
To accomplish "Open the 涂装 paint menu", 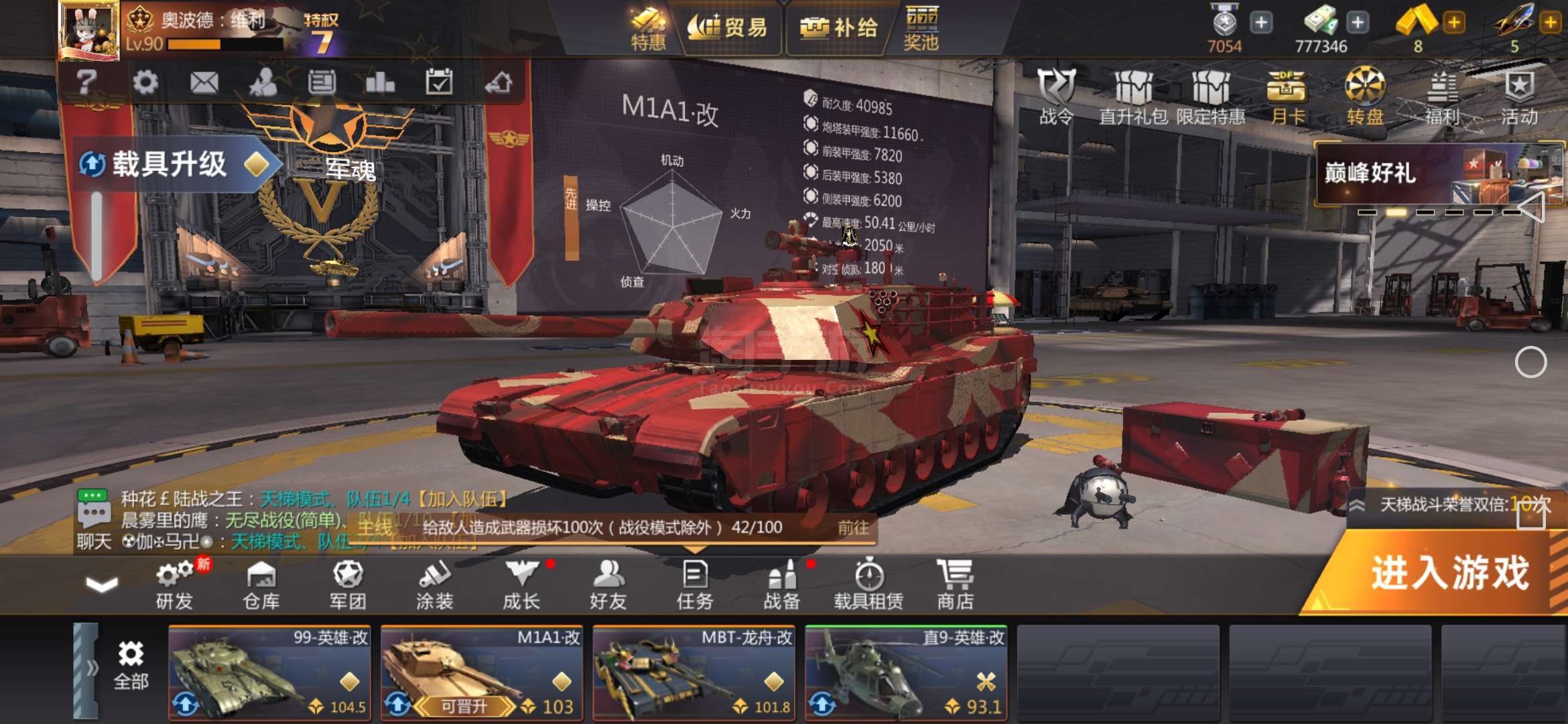I will click(435, 585).
